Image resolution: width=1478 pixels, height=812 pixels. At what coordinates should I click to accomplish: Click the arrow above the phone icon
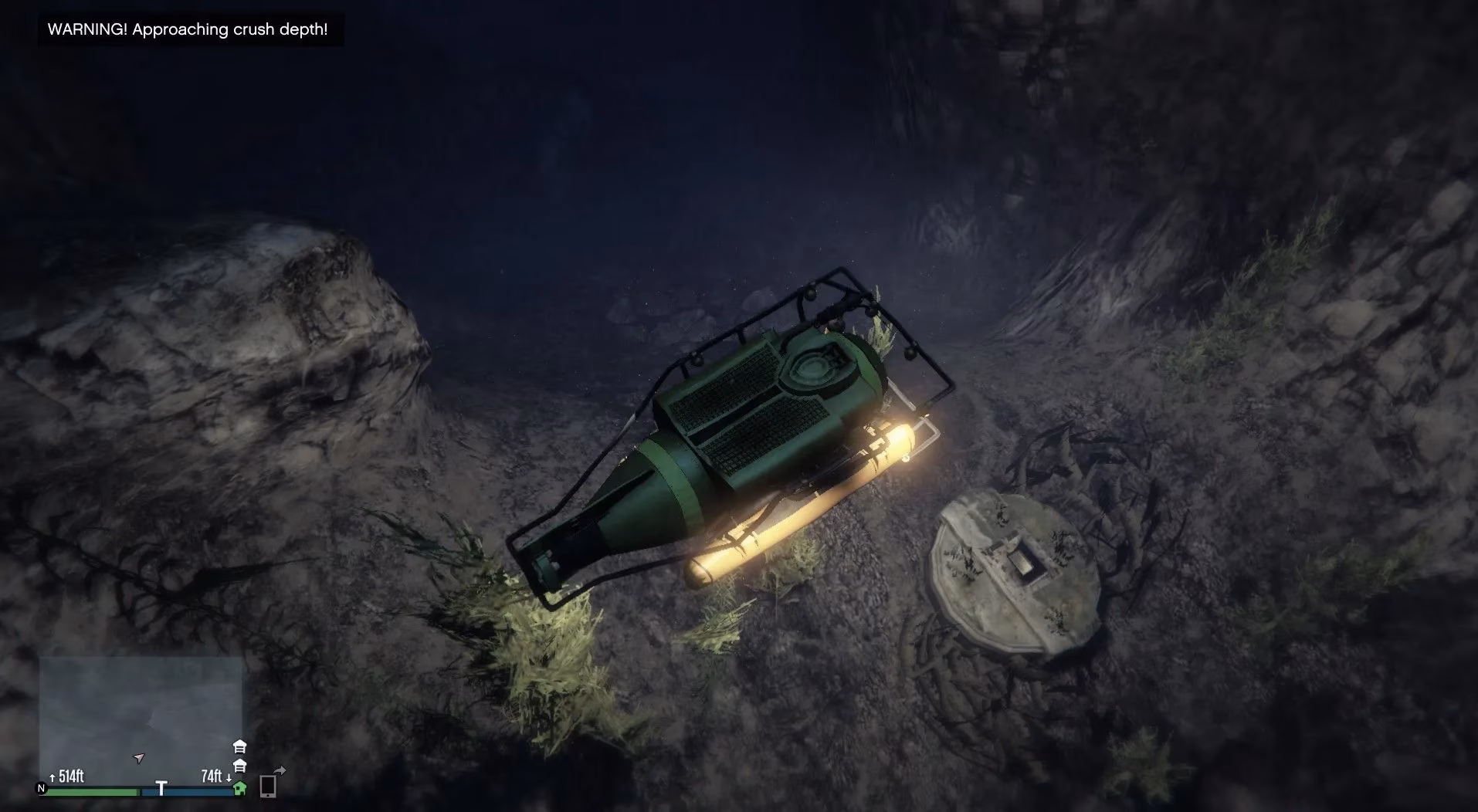point(281,770)
